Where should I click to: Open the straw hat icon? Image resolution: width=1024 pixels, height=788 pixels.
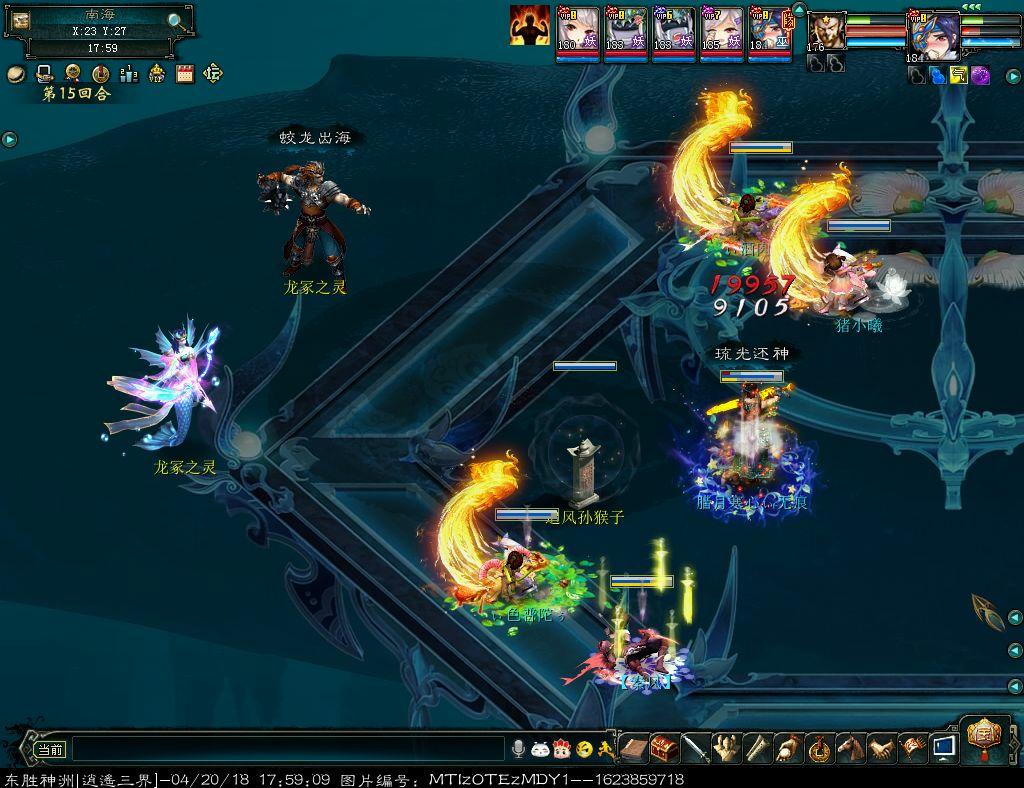coord(15,73)
